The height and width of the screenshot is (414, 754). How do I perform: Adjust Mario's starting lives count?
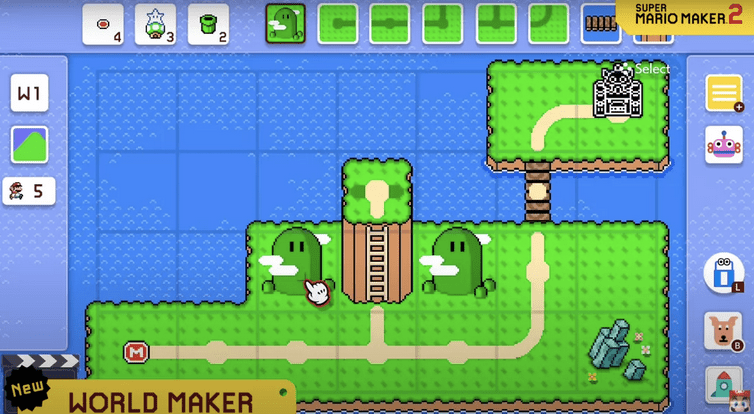29,190
